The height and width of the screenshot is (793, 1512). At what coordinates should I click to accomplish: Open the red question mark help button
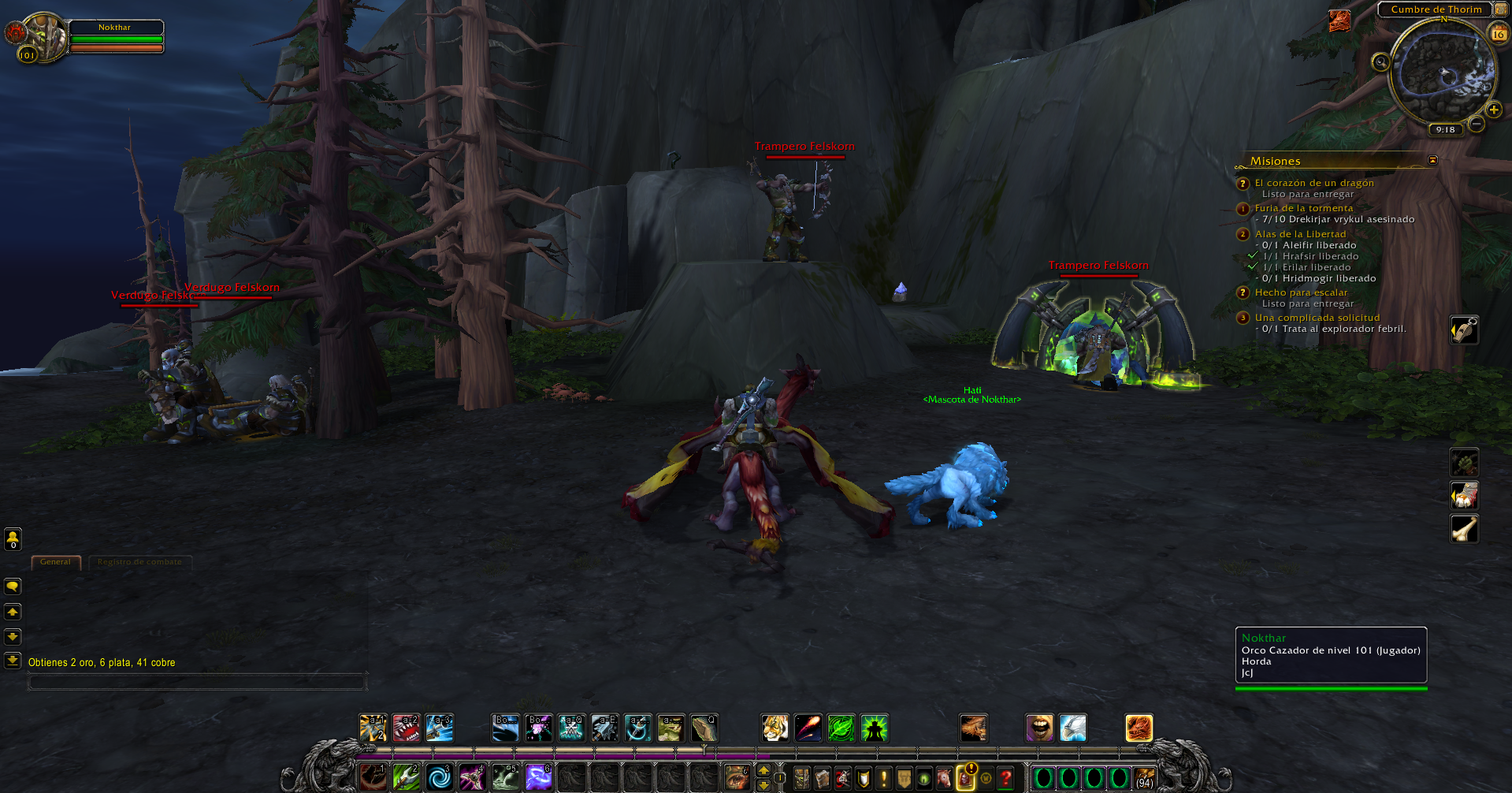click(x=1005, y=779)
